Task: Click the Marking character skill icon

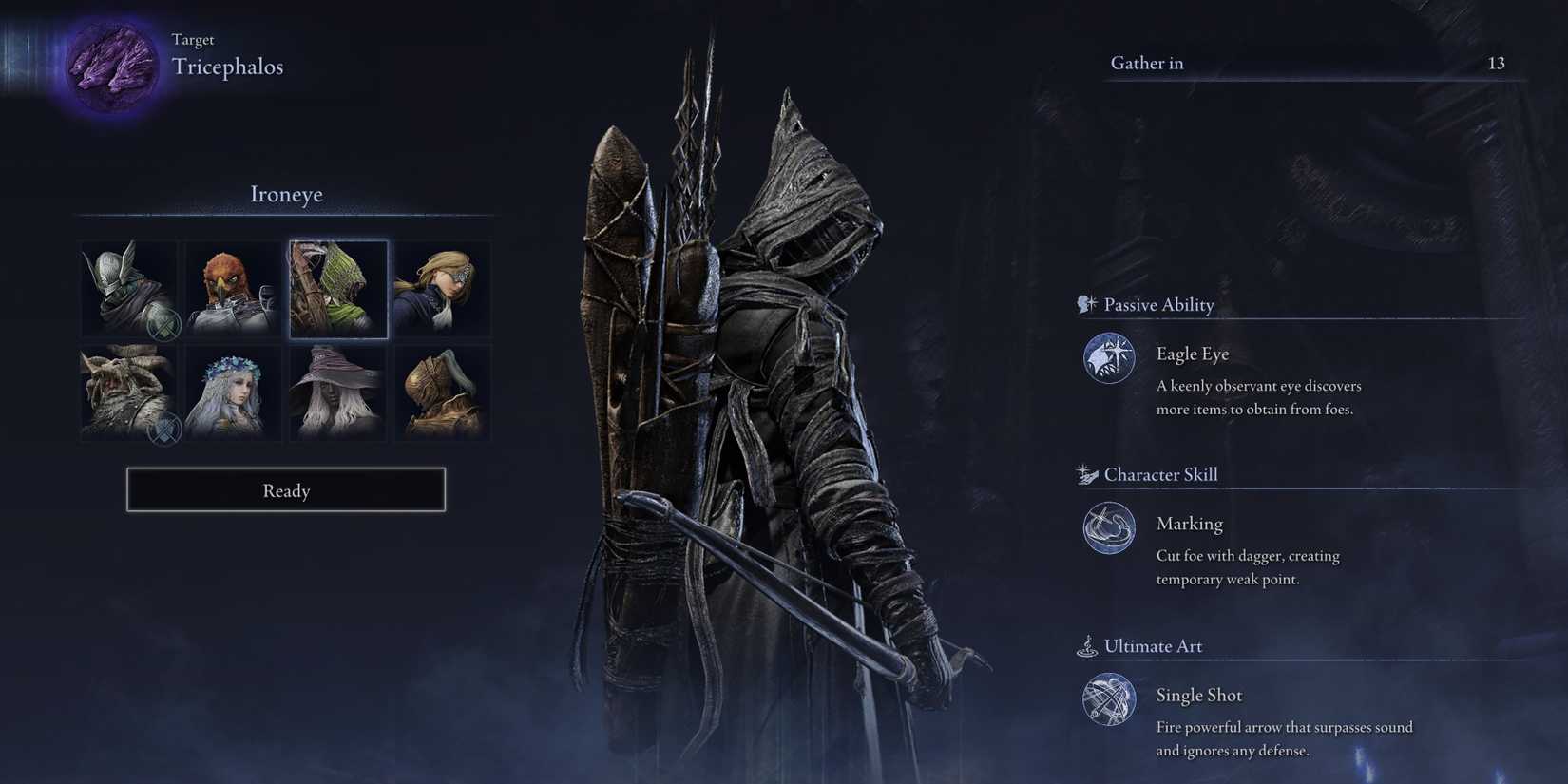Action: pyautogui.click(x=1108, y=529)
